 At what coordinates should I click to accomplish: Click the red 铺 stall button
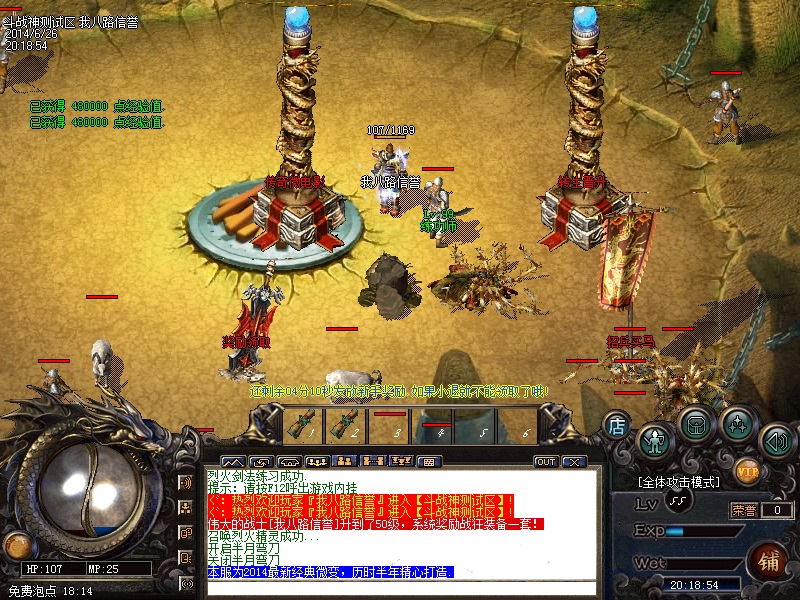(768, 559)
